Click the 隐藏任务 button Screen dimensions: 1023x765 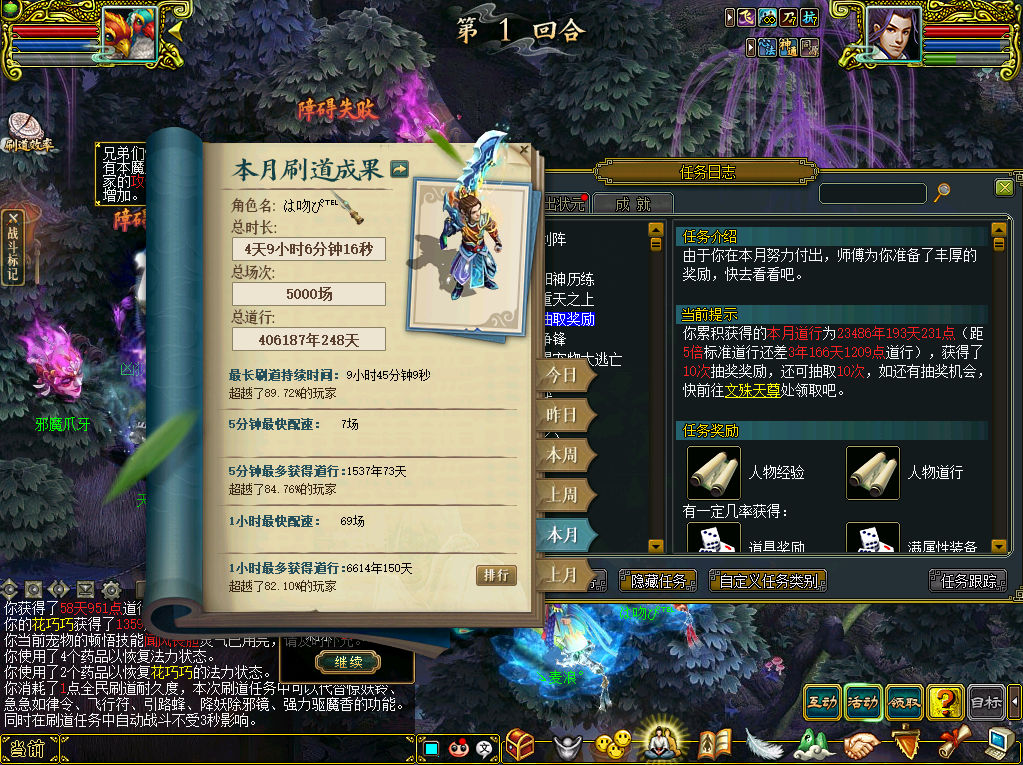click(x=659, y=580)
